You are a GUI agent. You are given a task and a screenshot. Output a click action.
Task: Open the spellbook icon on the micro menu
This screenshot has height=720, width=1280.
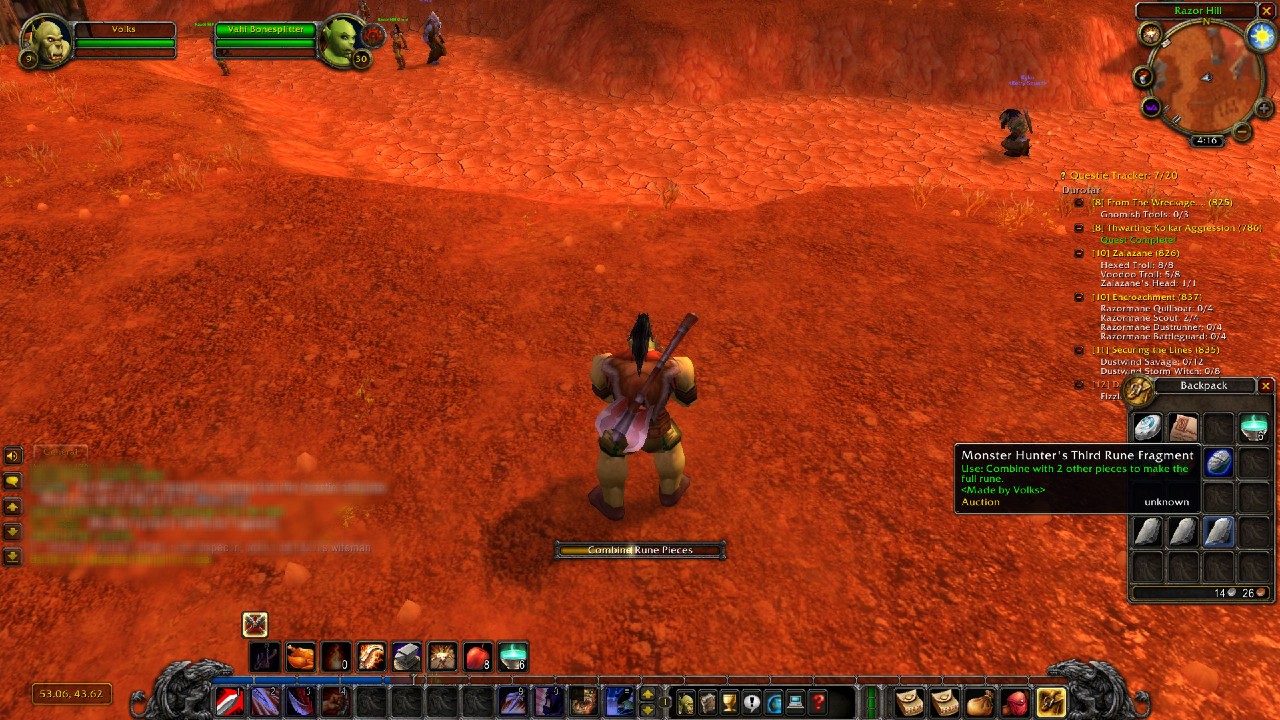coord(707,702)
